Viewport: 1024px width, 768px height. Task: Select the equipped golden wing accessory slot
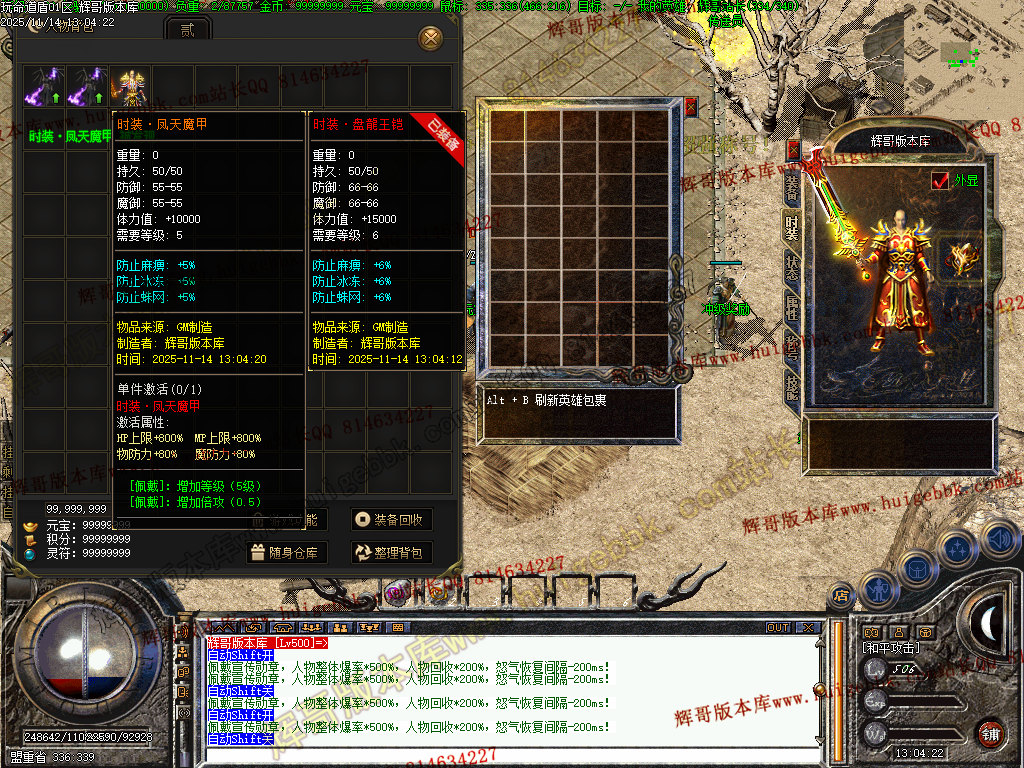pyautogui.click(x=964, y=259)
